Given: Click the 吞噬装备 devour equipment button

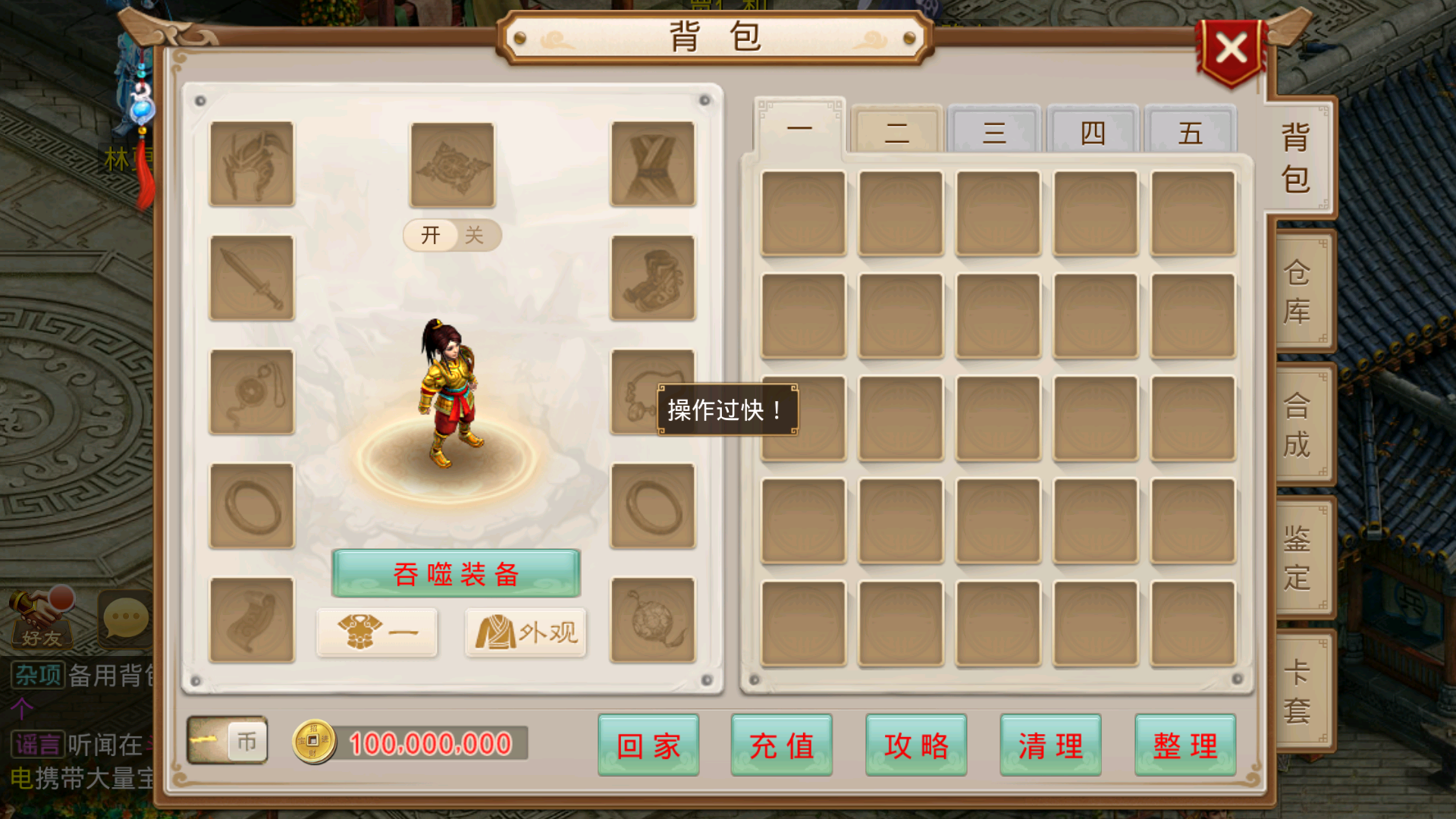Looking at the screenshot, I should [455, 574].
